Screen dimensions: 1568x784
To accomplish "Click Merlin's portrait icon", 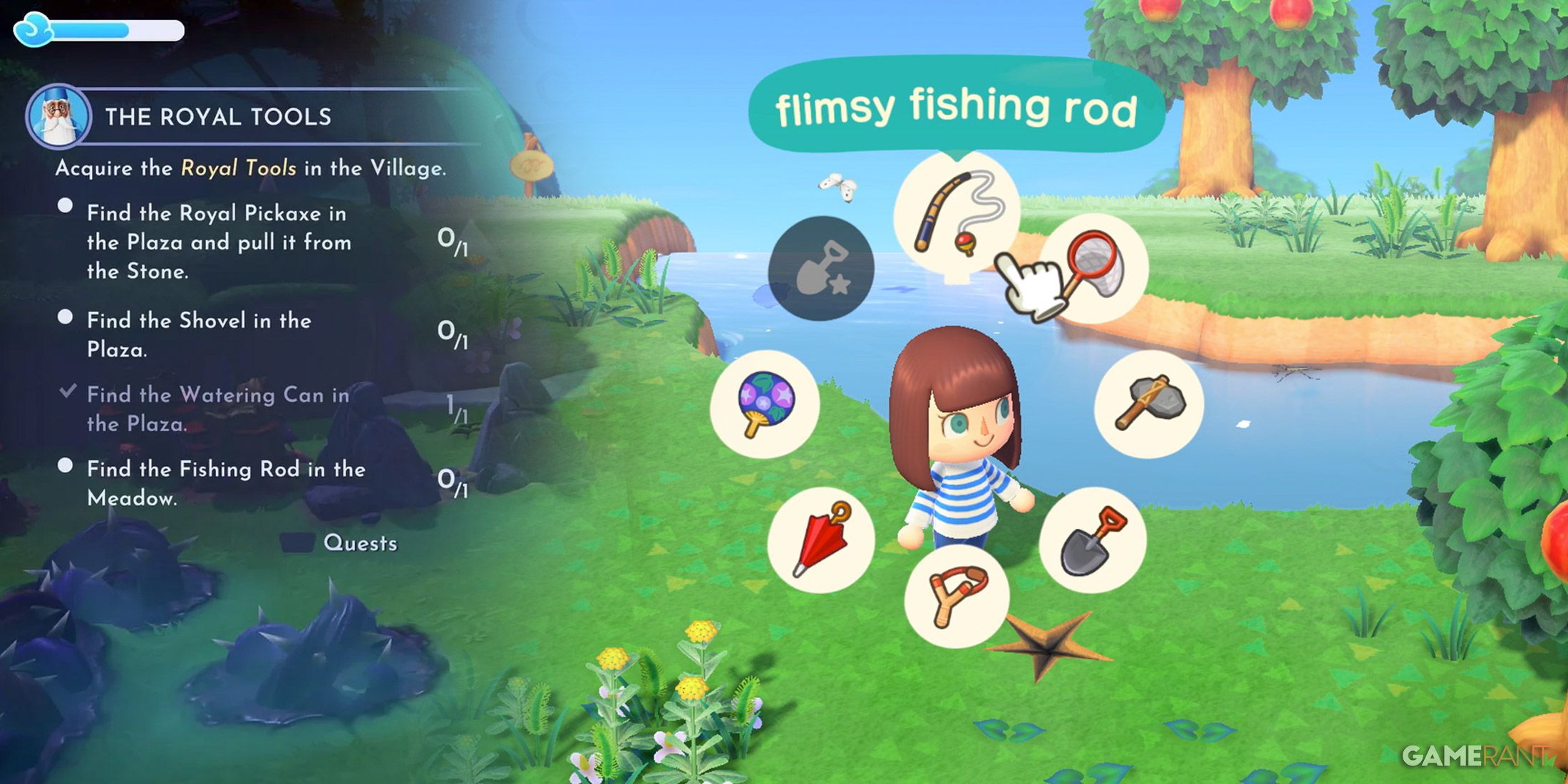I will [58, 117].
